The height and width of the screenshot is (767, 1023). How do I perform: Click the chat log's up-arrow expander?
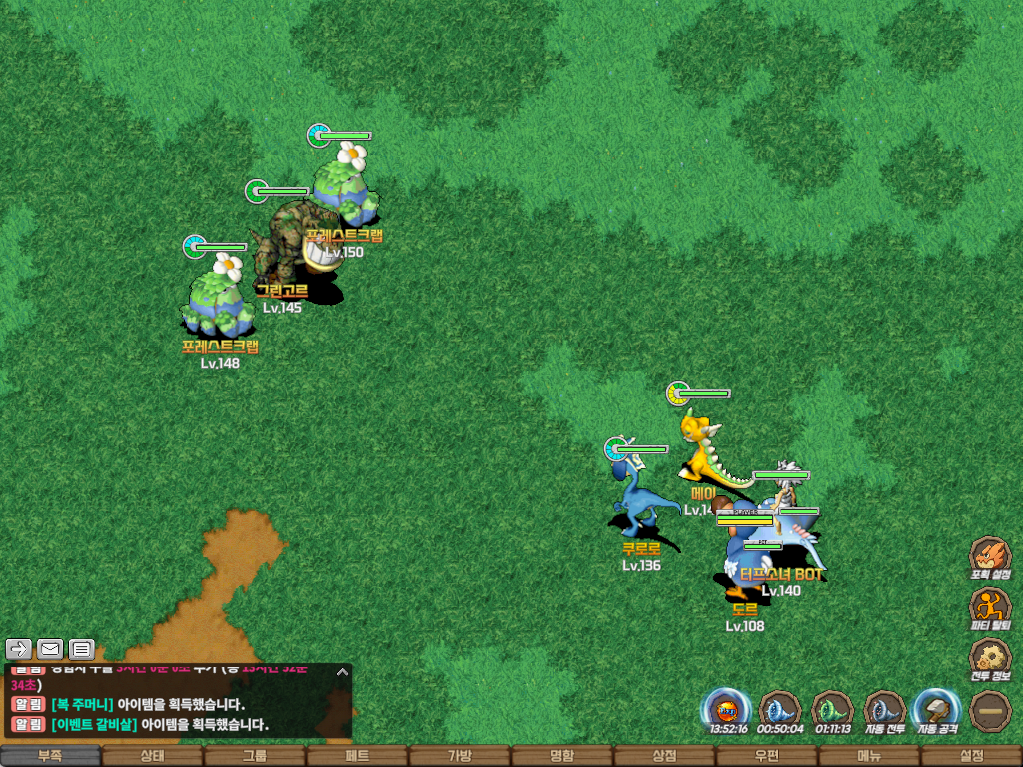342,672
